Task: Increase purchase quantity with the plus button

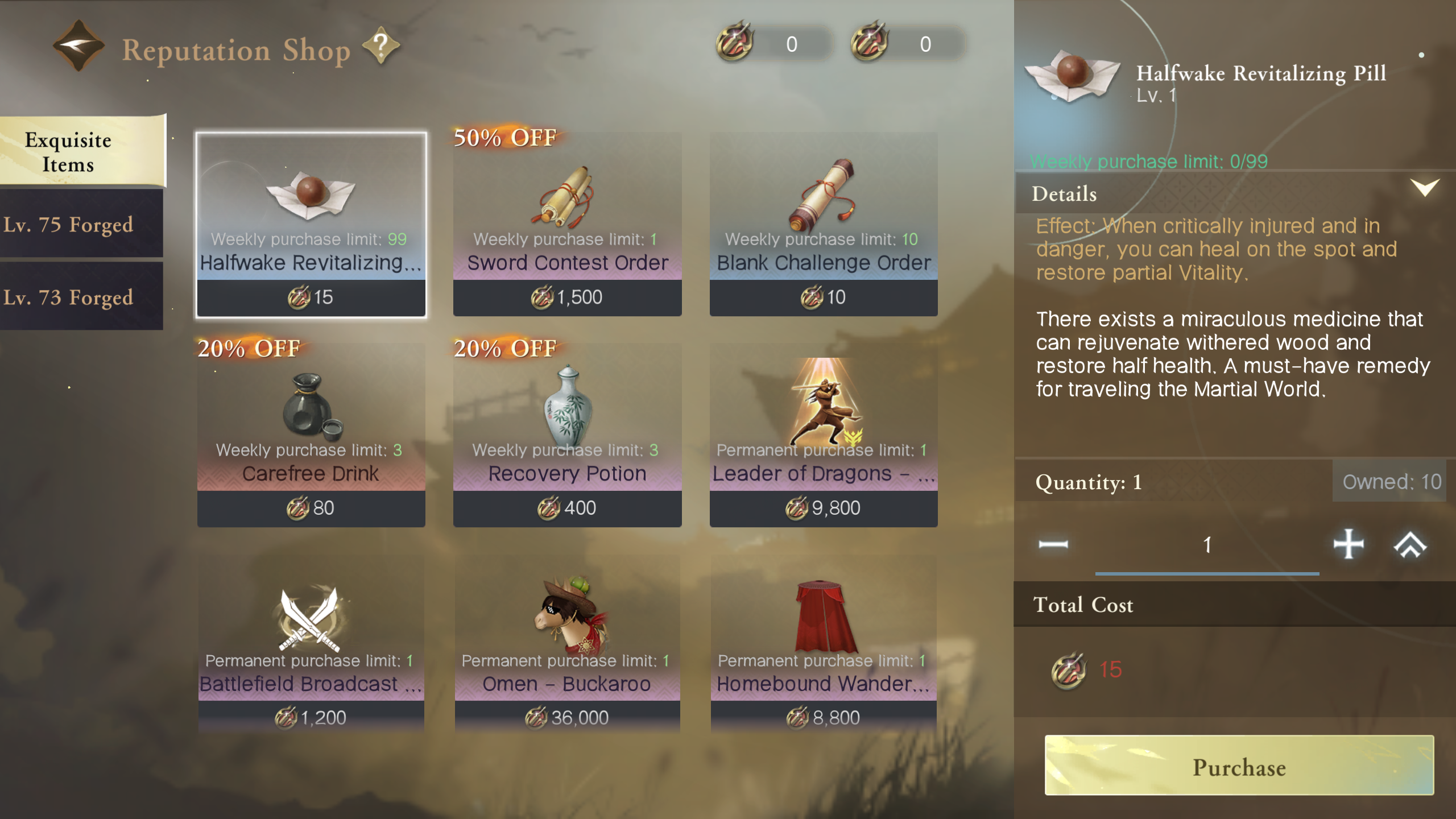Action: tap(1349, 545)
